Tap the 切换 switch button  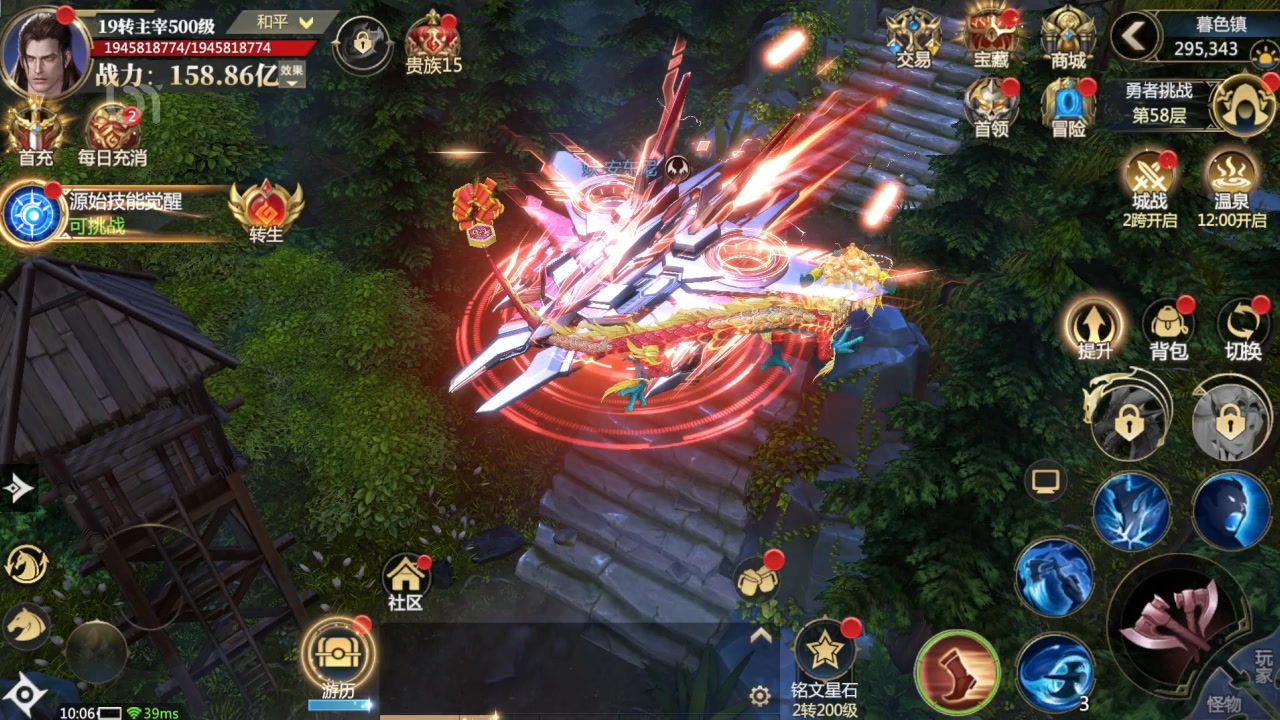1243,327
